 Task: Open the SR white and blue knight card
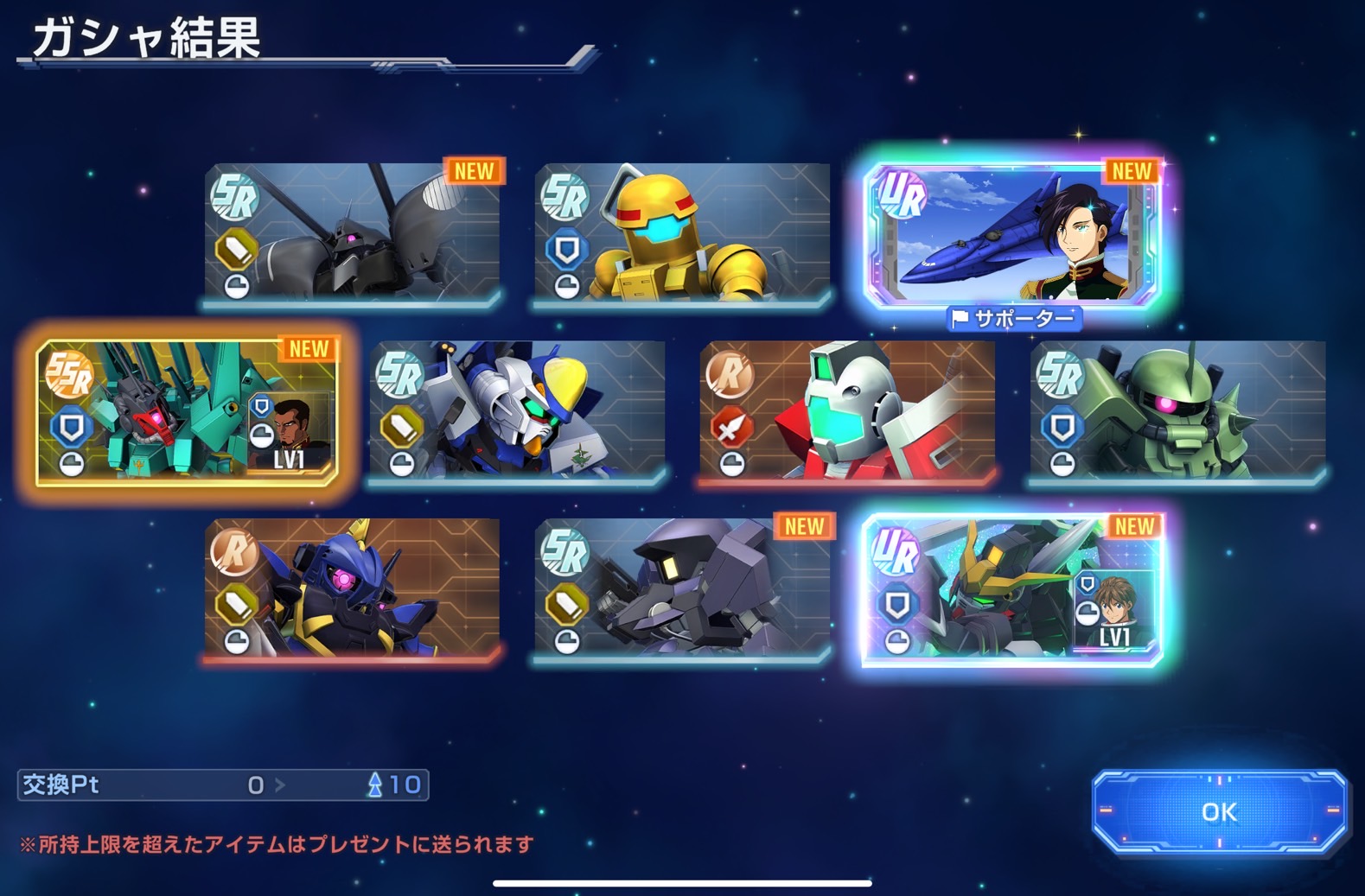click(x=517, y=411)
